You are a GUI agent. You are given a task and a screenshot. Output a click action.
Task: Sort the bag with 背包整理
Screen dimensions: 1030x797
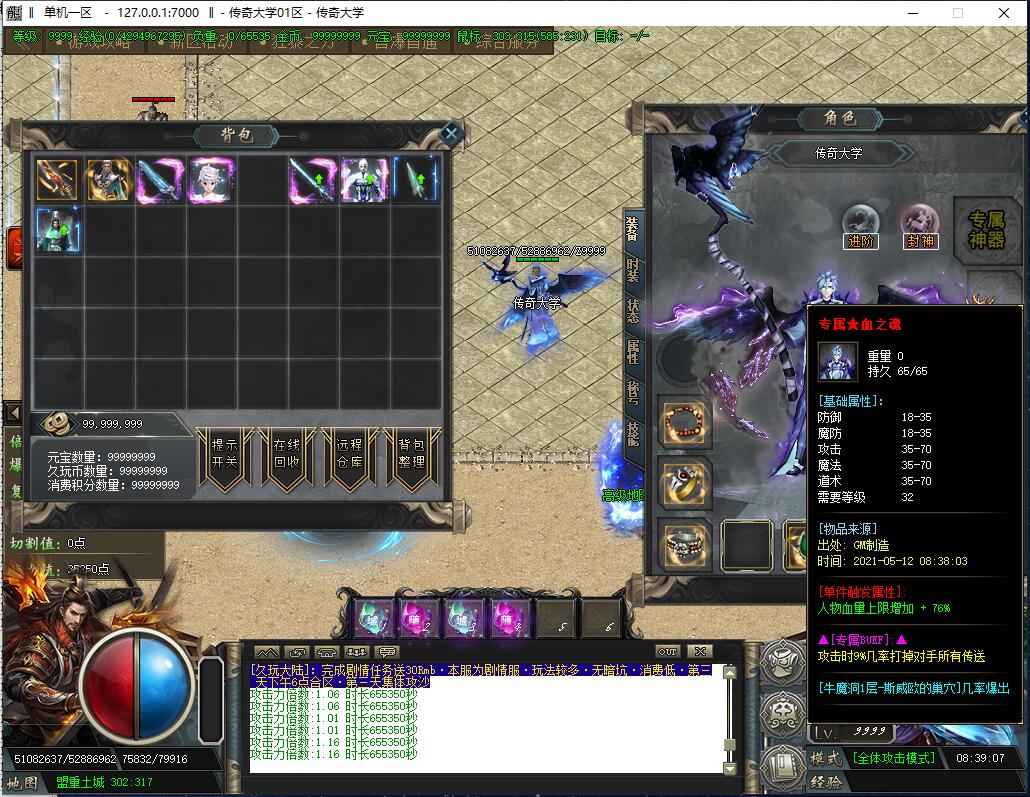[411, 456]
